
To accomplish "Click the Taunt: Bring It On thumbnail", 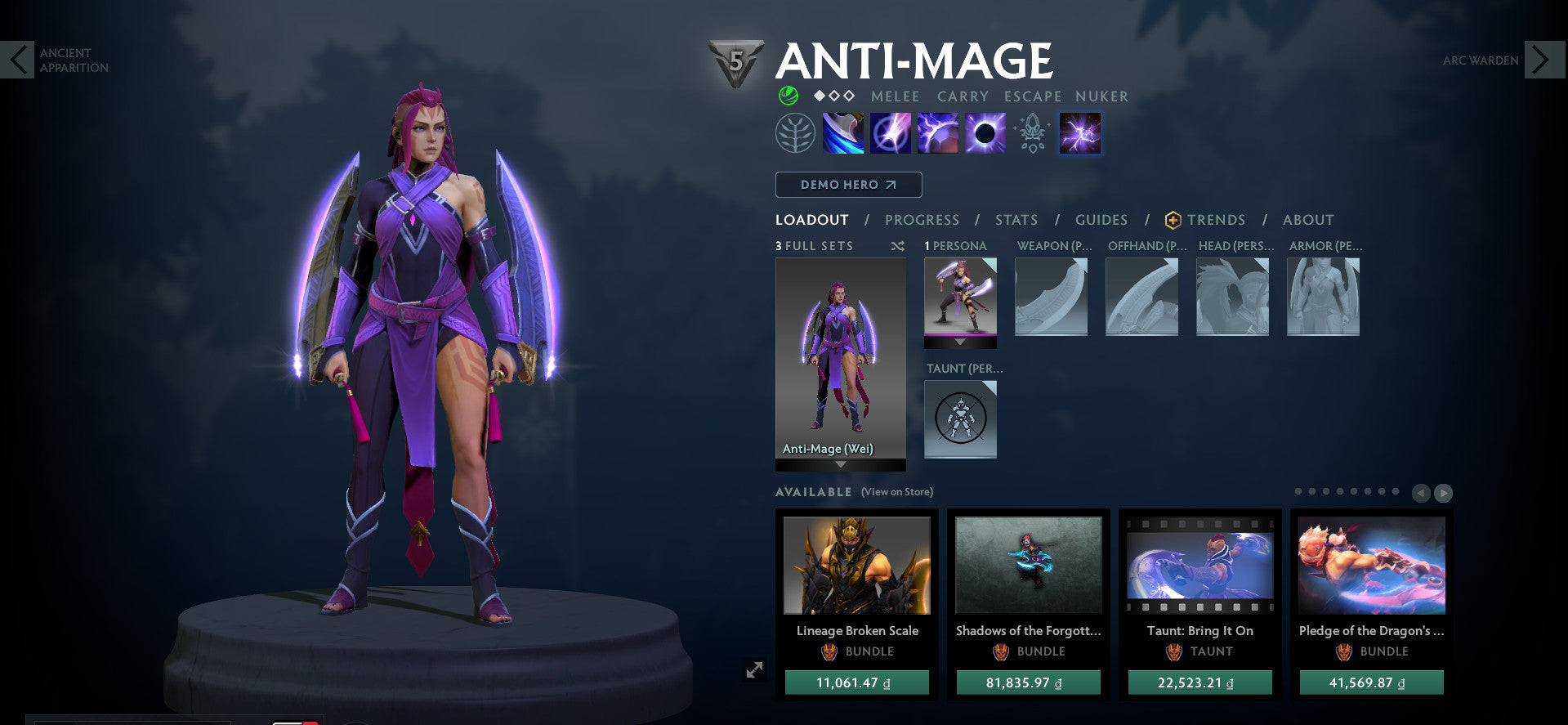I will tap(1199, 566).
